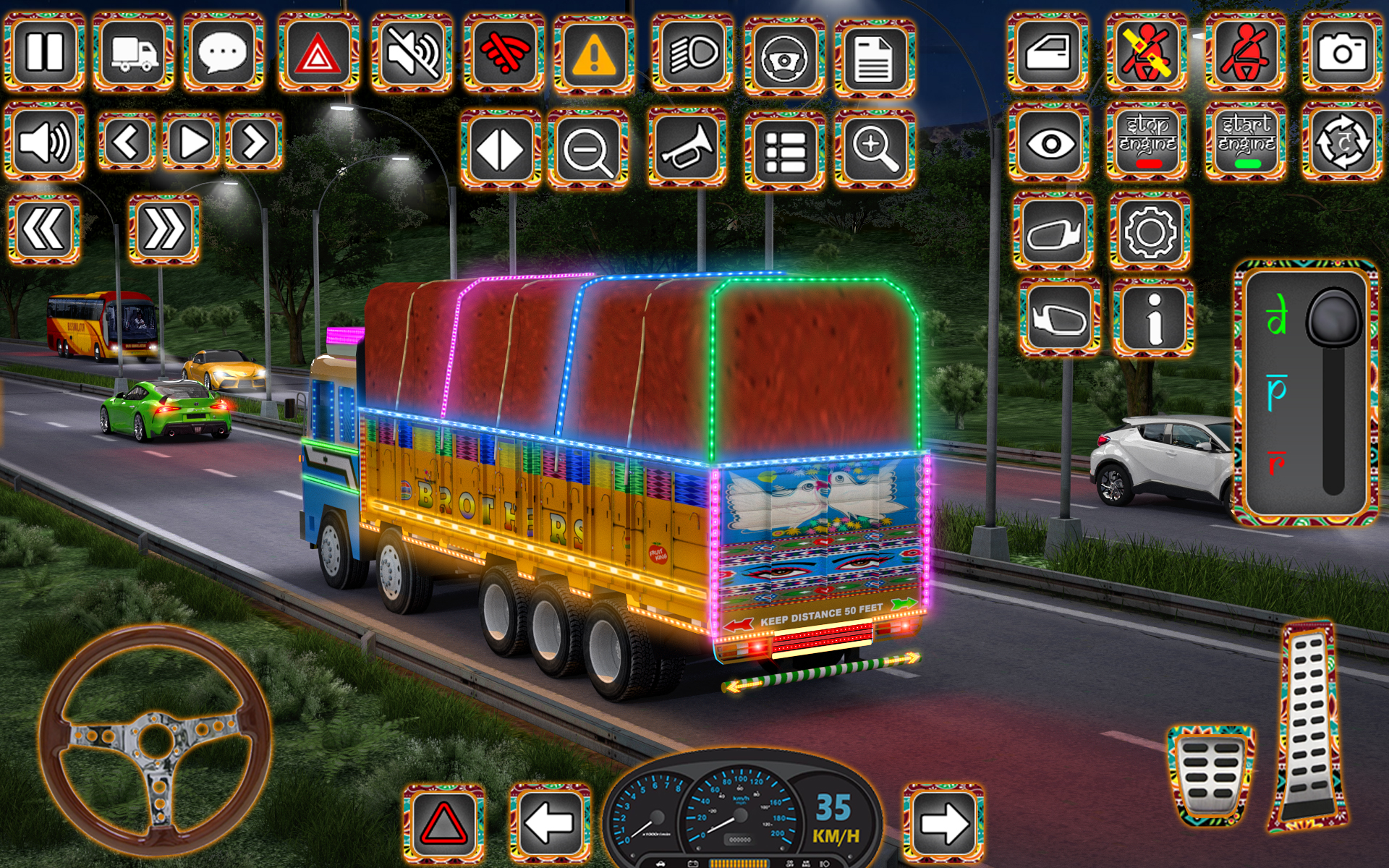Open the info panel

pos(1150,315)
